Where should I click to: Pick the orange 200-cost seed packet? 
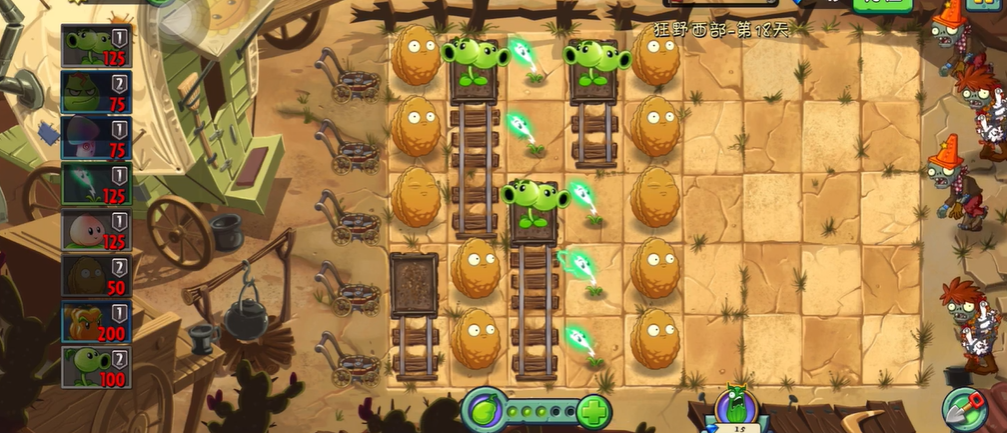pos(97,322)
